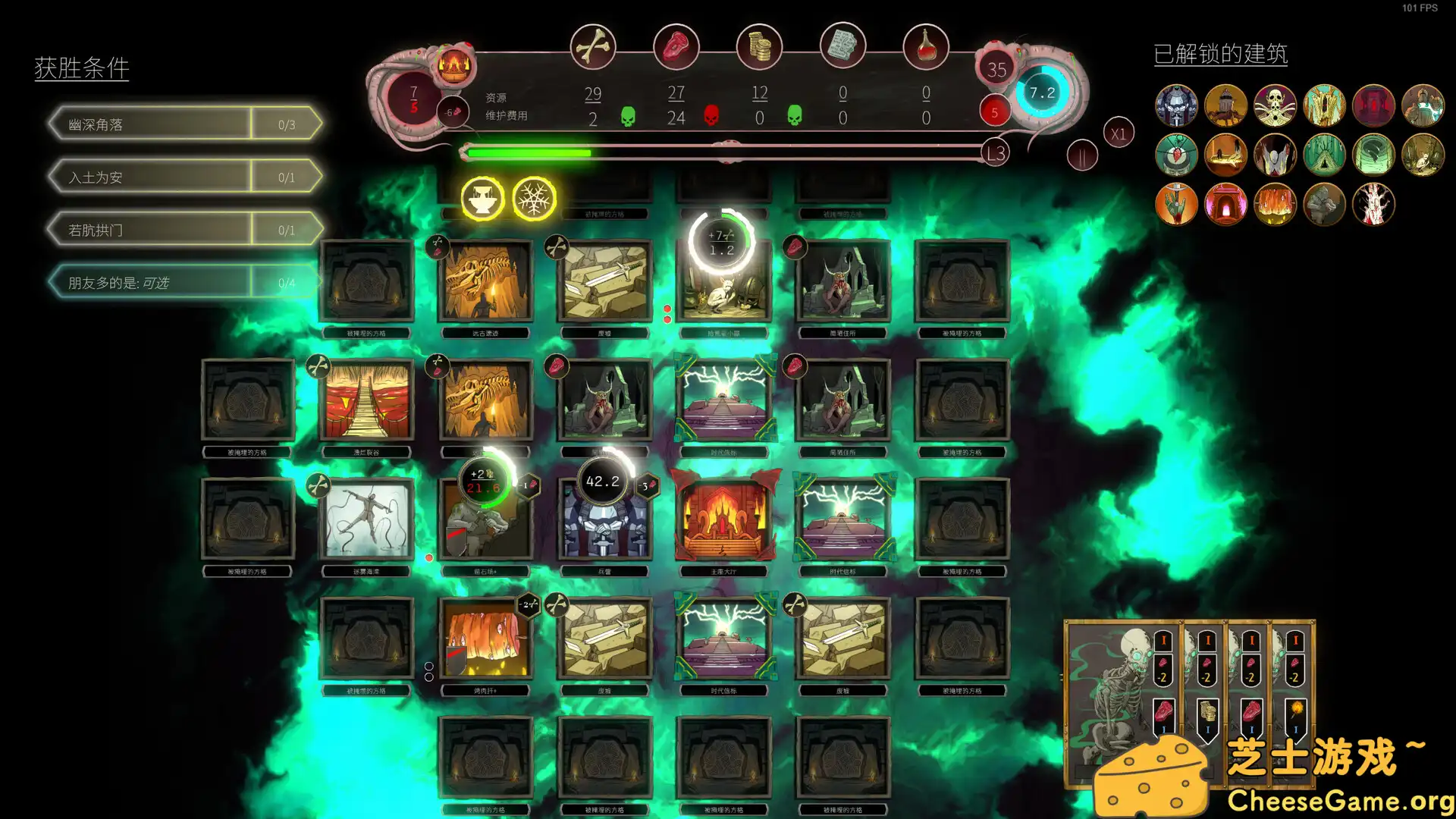
Task: Click the red tree icon in unlocked buildings panel
Action: (x=1373, y=203)
